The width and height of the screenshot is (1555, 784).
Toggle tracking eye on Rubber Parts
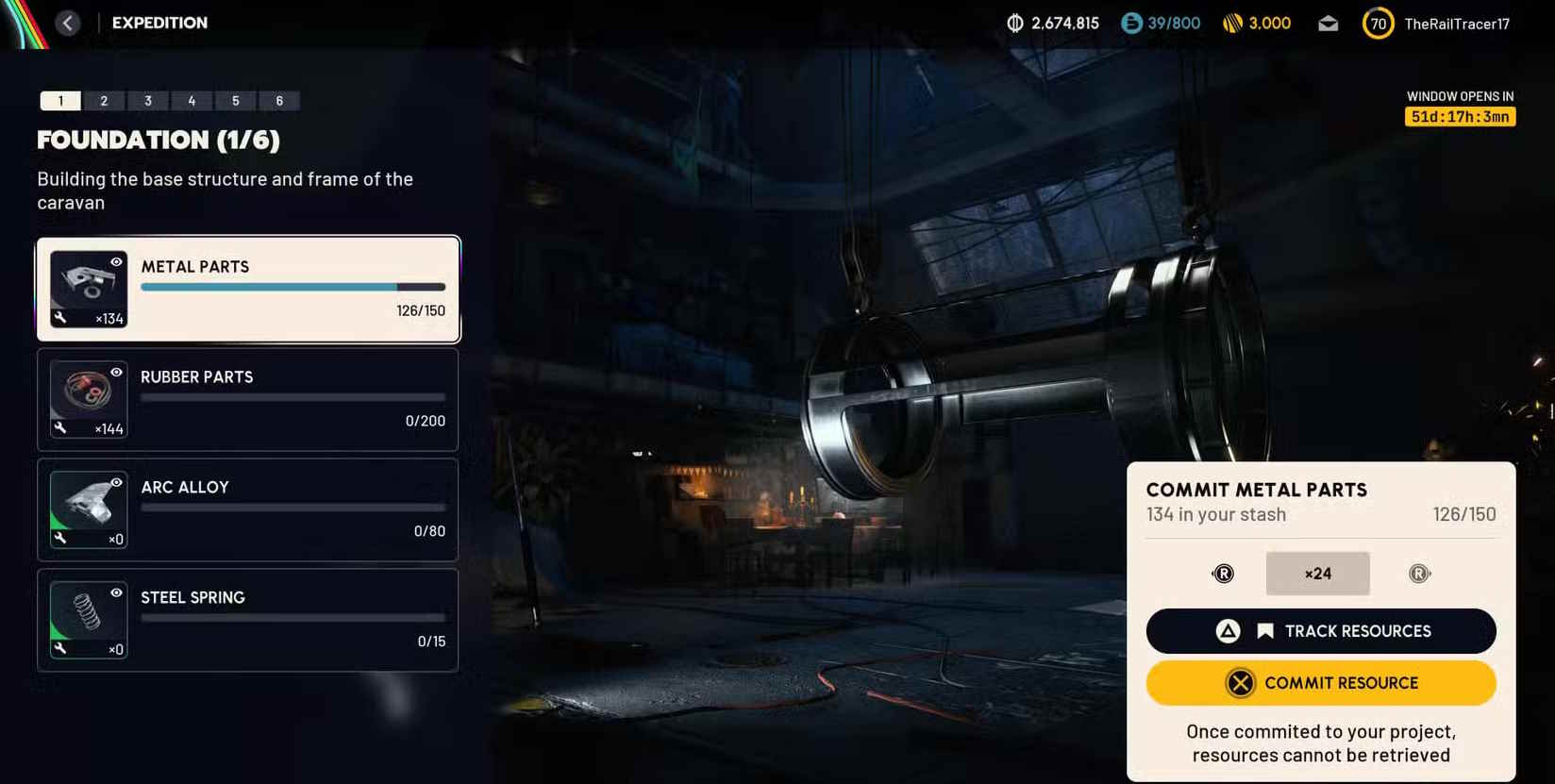point(116,373)
